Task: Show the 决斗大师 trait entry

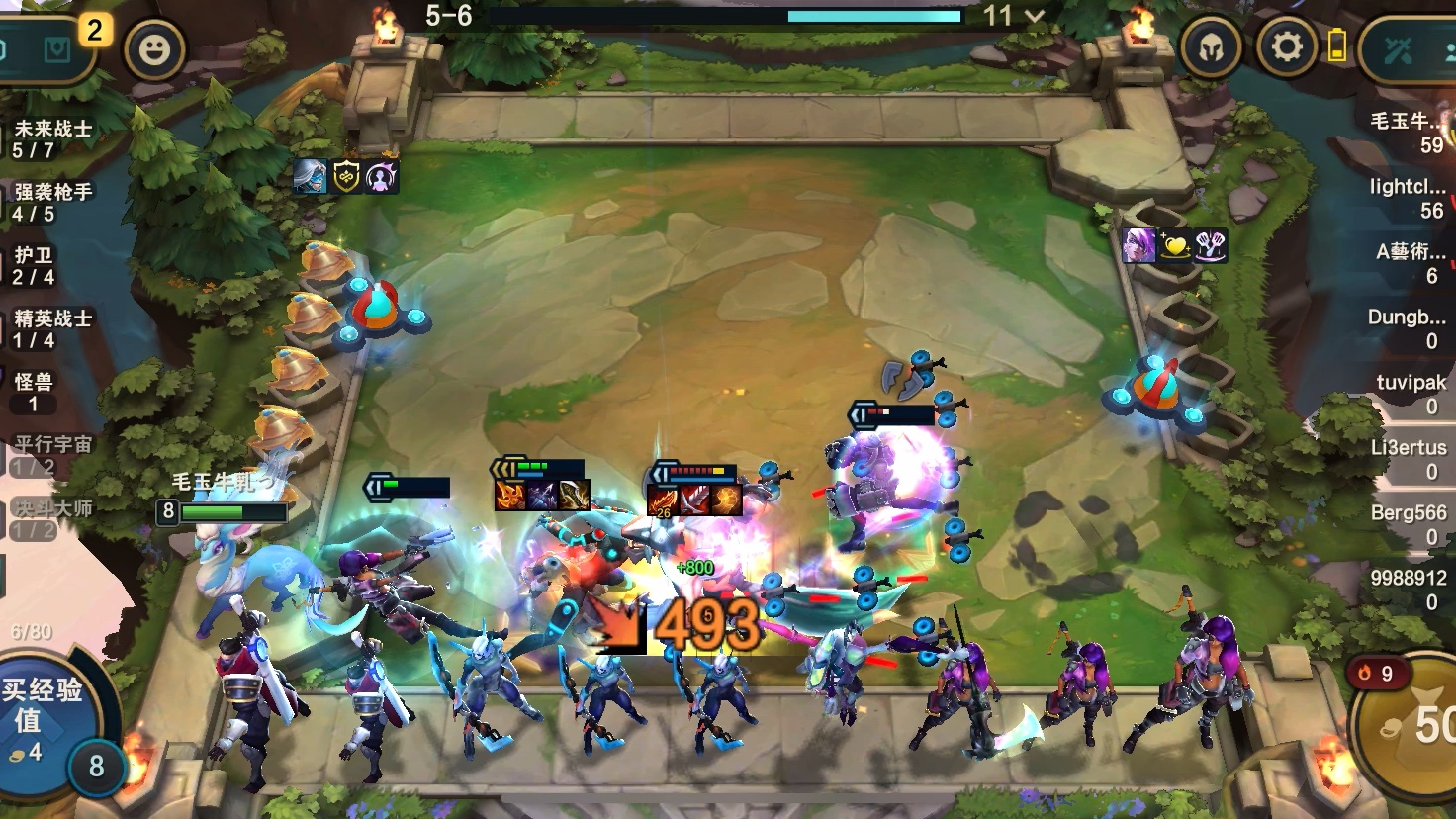Action: click(x=51, y=518)
